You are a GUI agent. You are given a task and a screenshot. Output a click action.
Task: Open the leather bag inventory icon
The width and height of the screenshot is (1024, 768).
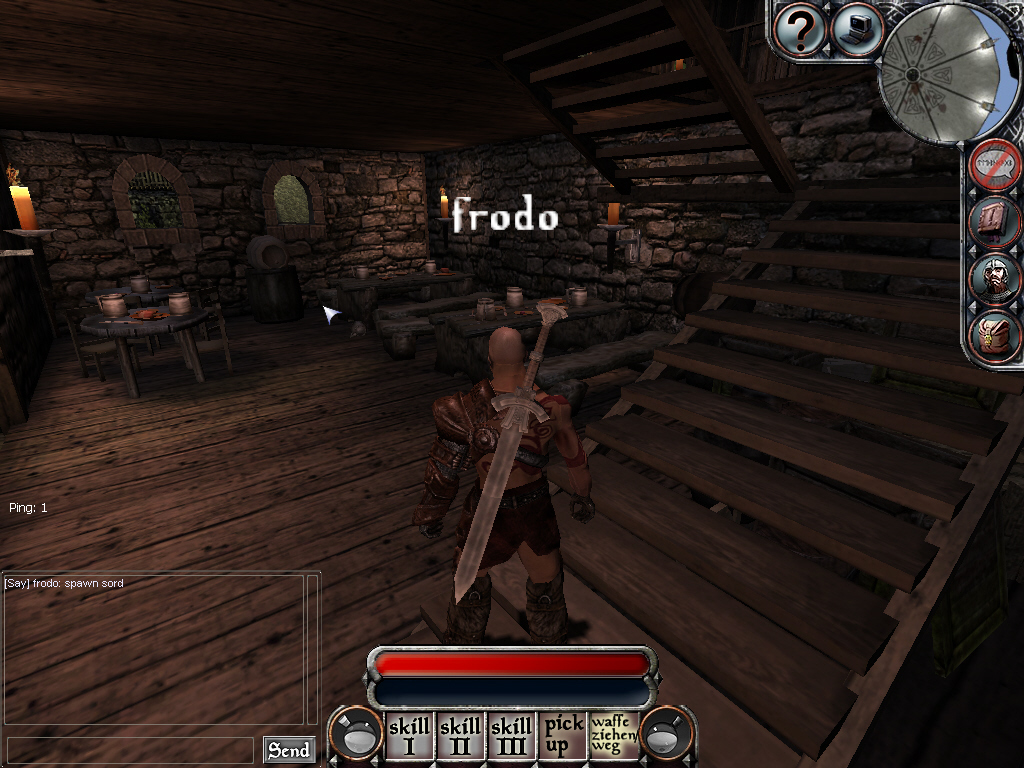(x=994, y=335)
